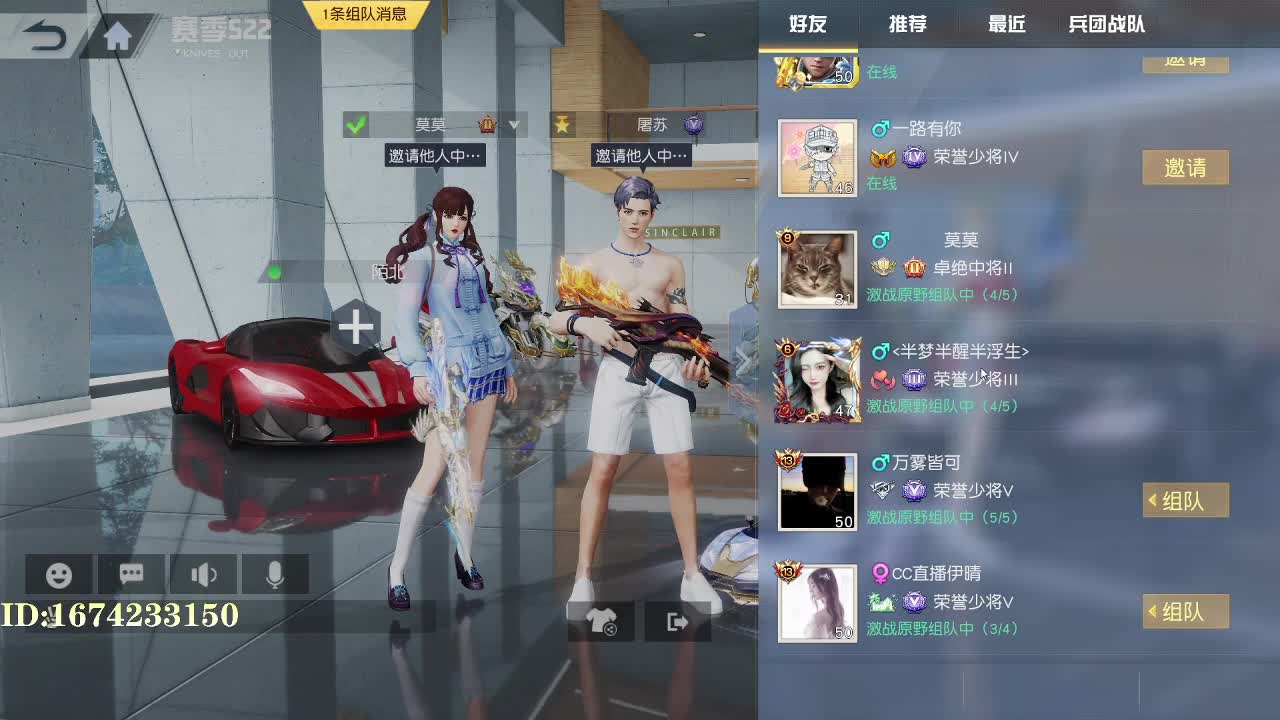This screenshot has width=1280, height=720.
Task: Expand the dropdown next to 莫莫's name
Action: pyautogui.click(x=516, y=125)
